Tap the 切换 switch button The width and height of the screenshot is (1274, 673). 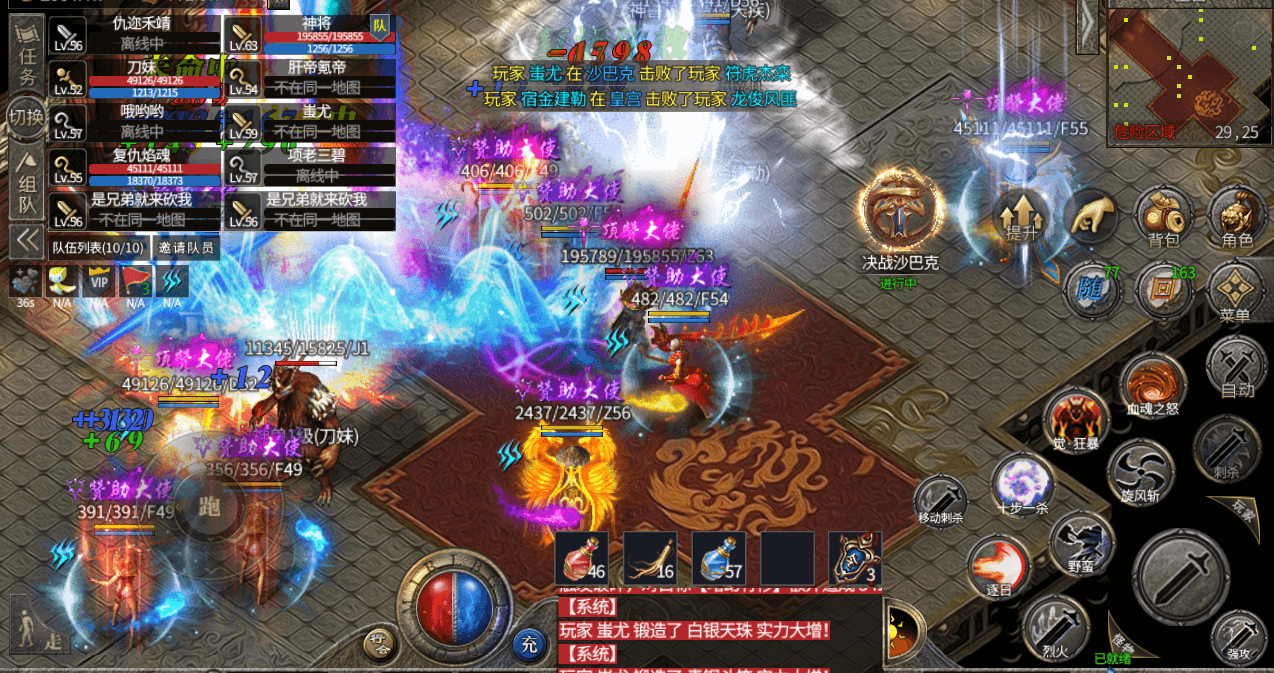pyautogui.click(x=26, y=117)
